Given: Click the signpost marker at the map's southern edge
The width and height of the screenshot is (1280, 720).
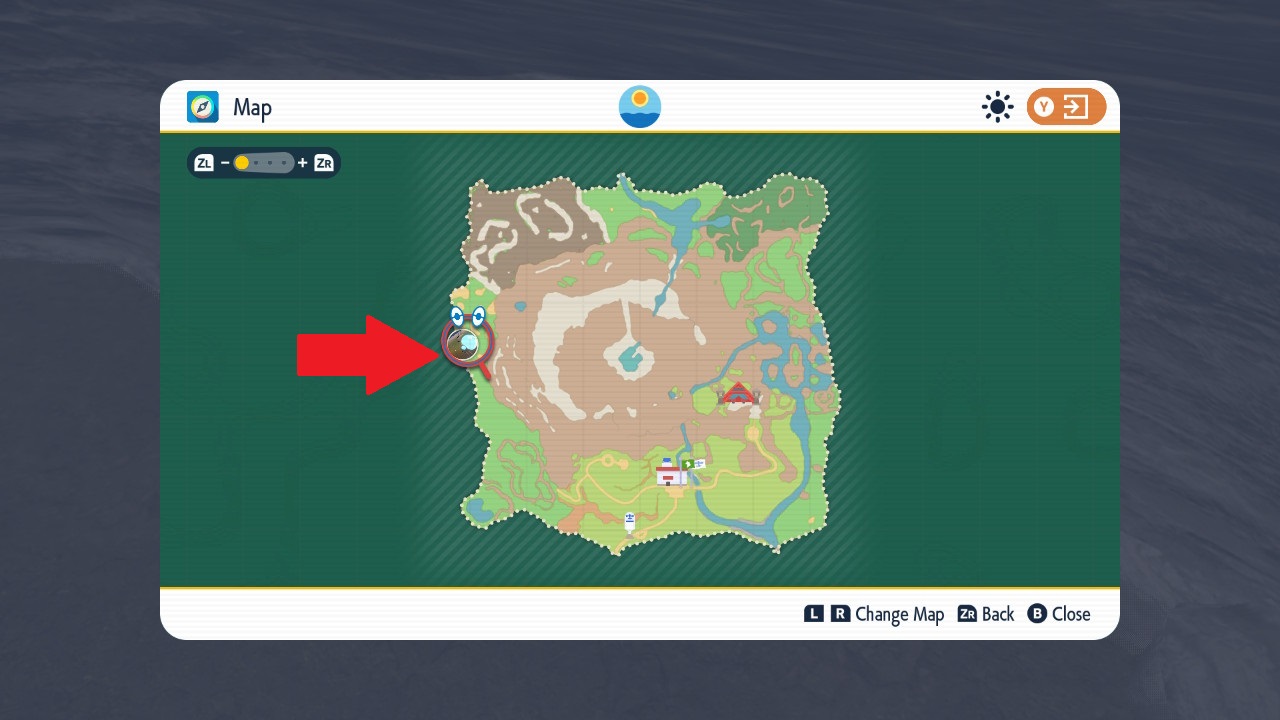Looking at the screenshot, I should [x=630, y=519].
